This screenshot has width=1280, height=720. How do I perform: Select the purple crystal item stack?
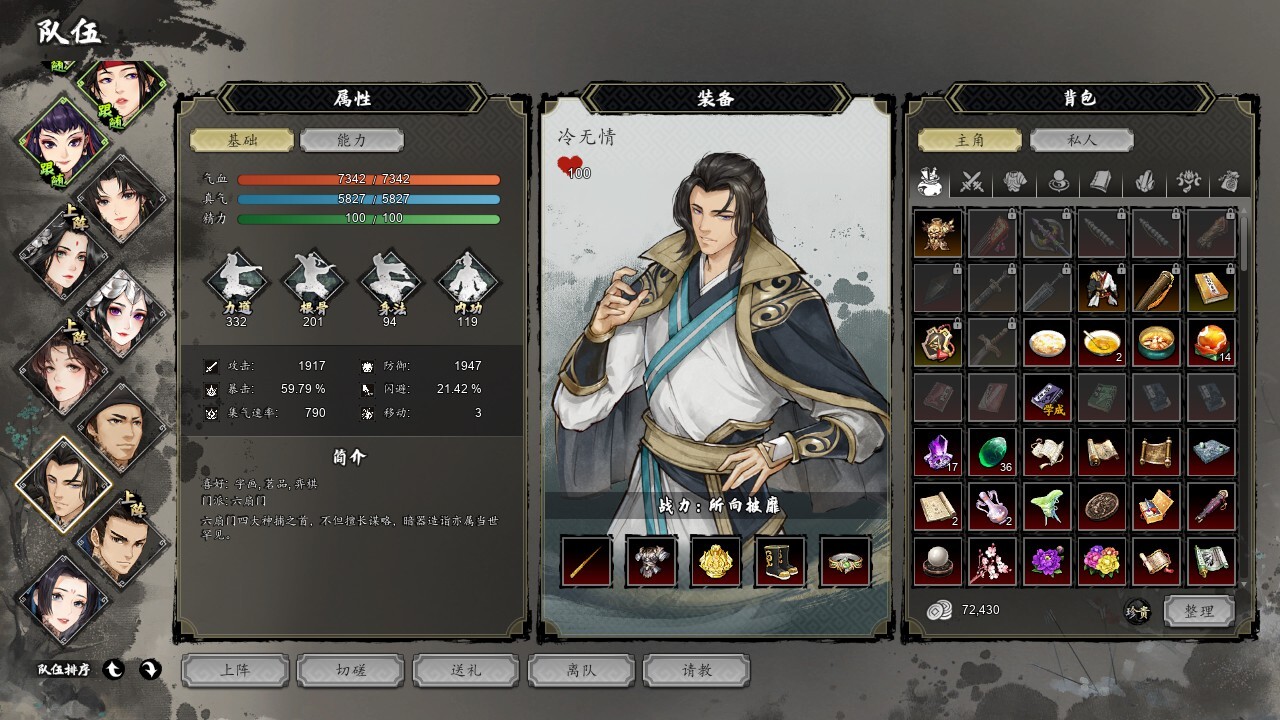click(938, 452)
